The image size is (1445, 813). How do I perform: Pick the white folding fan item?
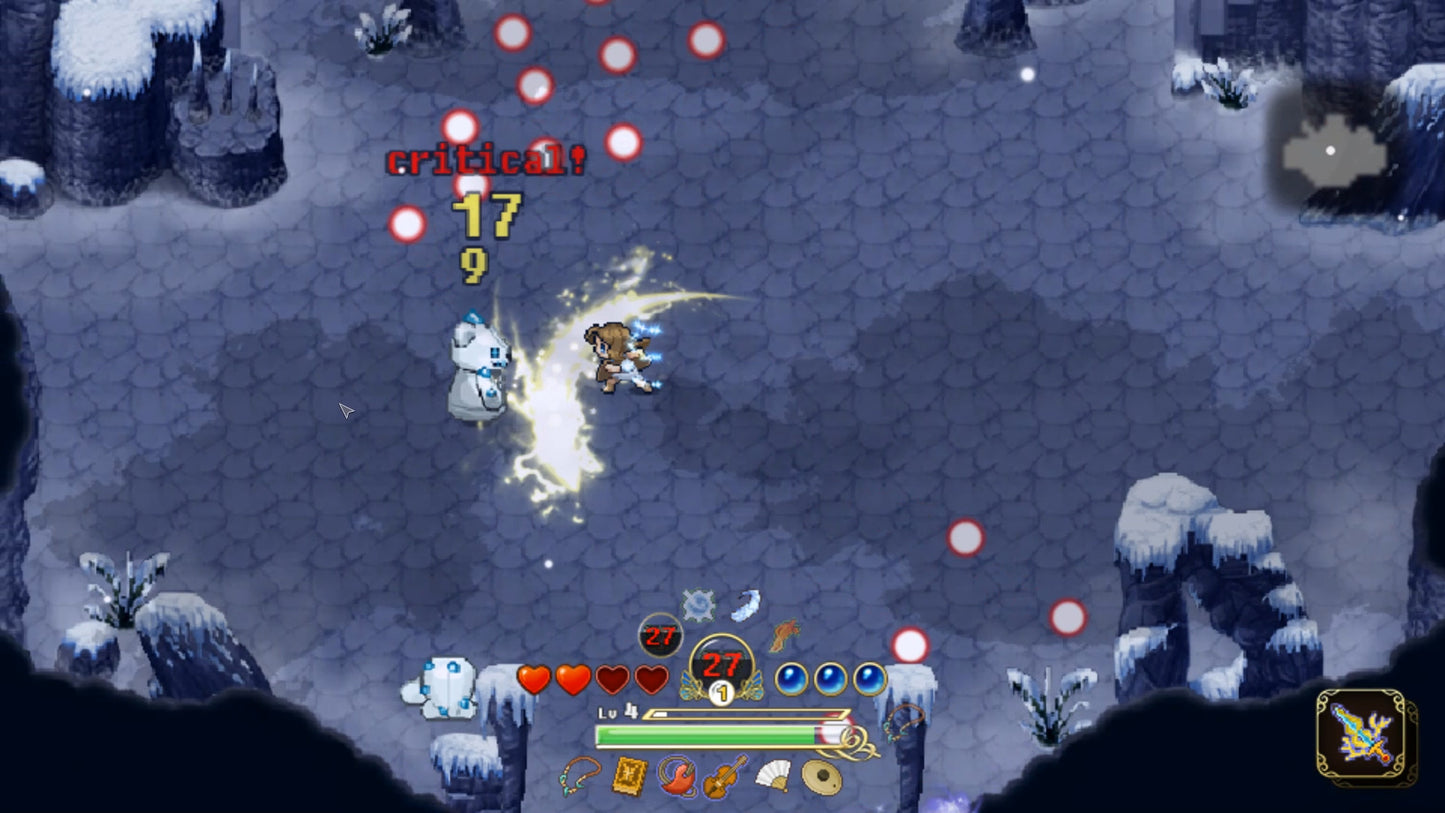[x=773, y=775]
